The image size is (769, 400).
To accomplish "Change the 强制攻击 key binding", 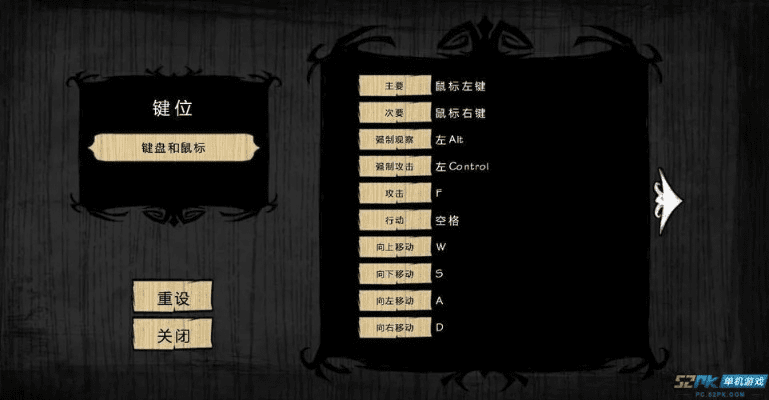I will tap(394, 166).
